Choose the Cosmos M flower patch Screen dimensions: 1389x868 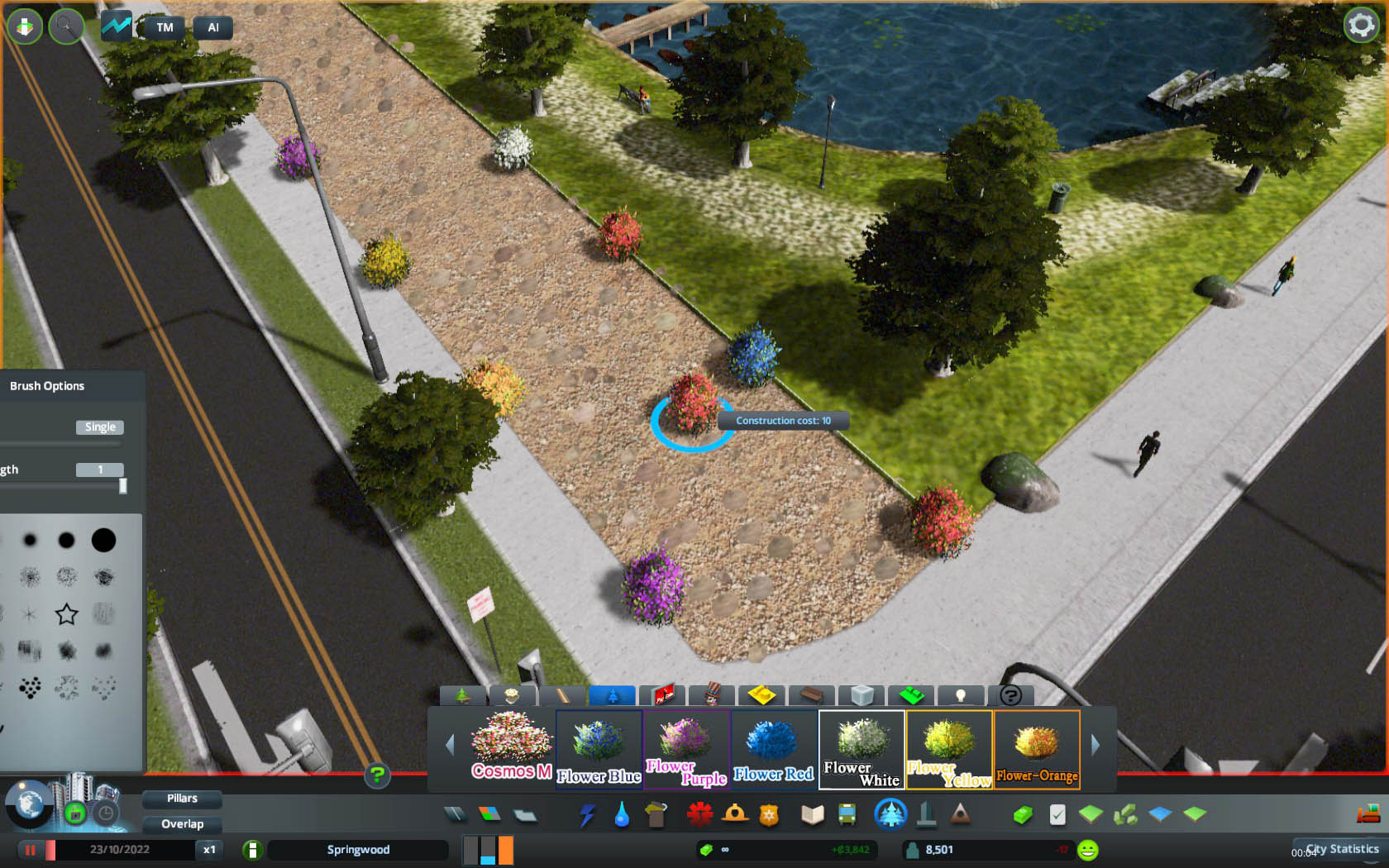[x=512, y=750]
